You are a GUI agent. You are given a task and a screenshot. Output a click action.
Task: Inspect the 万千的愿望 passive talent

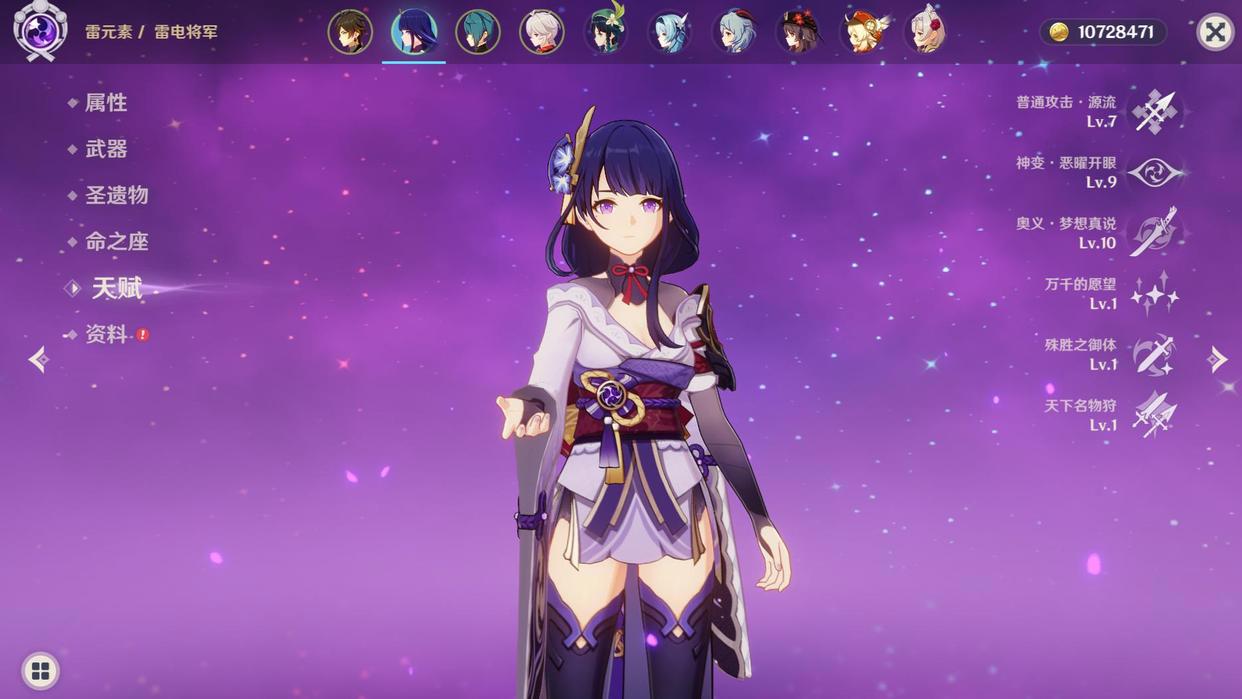click(x=1154, y=294)
